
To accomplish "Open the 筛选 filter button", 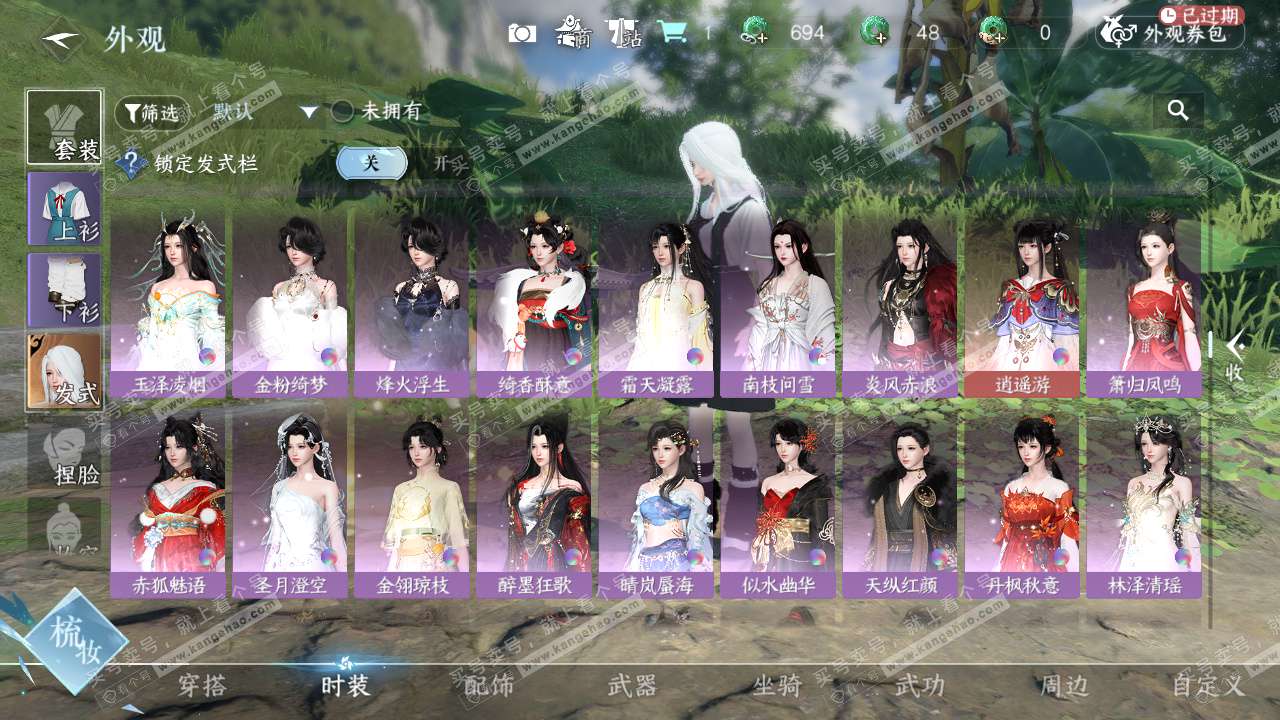I will click(151, 112).
